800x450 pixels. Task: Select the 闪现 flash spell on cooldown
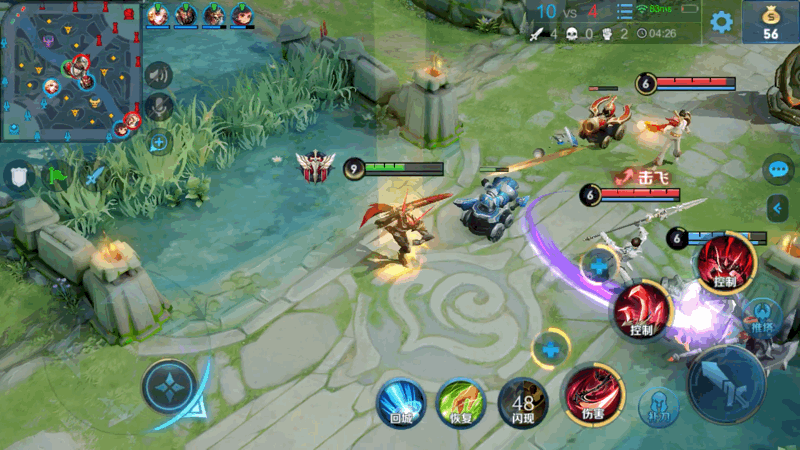pyautogui.click(x=522, y=403)
